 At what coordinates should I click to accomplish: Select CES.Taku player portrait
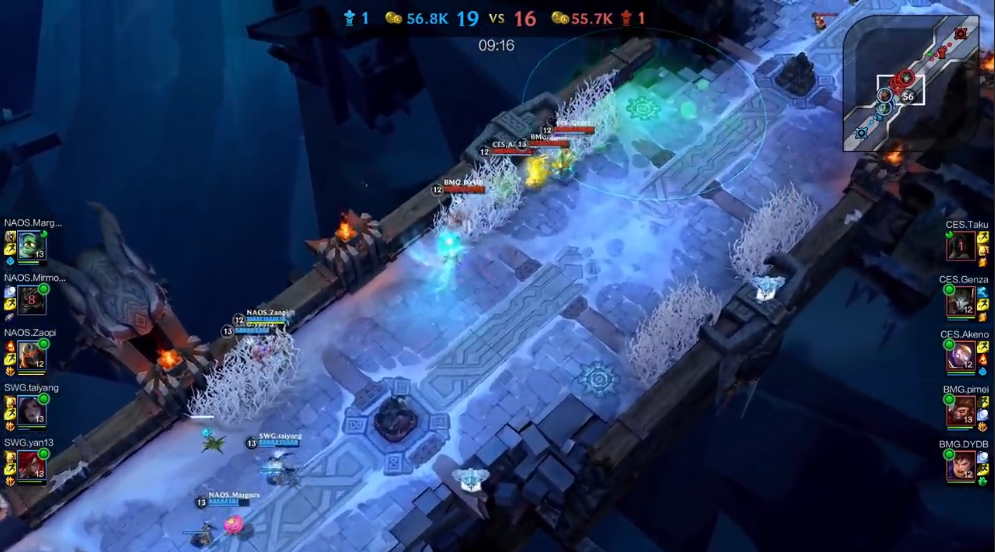[961, 246]
